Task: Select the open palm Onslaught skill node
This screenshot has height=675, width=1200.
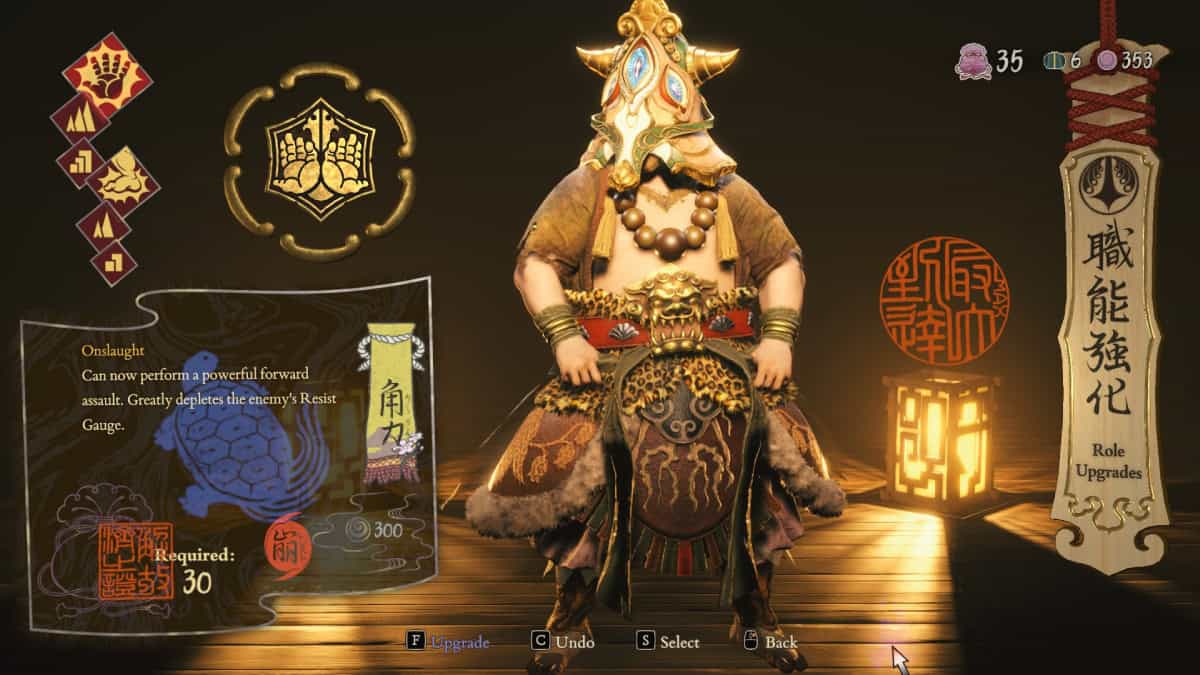Action: 107,73
